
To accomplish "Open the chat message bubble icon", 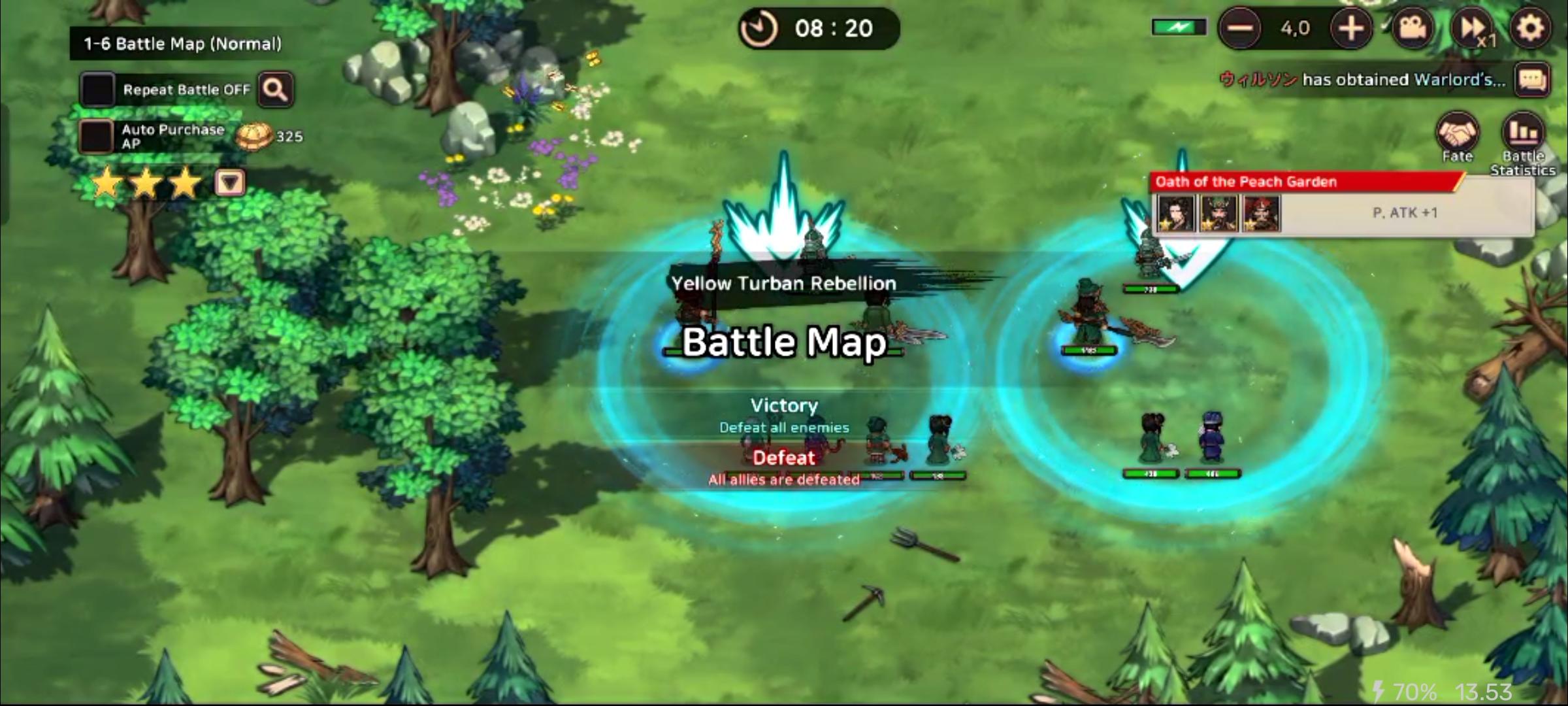I will pos(1533,80).
